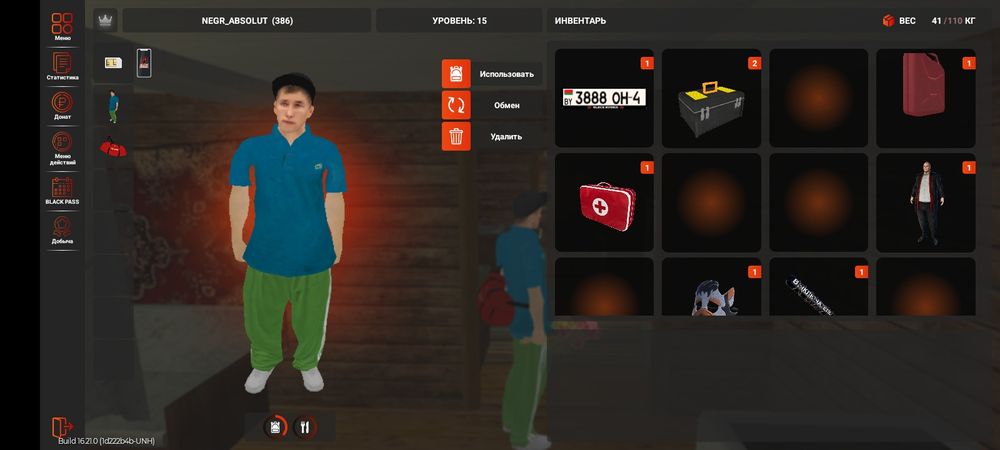The height and width of the screenshot is (450, 1000).
Task: Select the SIM card equipment slot
Action: (113, 64)
